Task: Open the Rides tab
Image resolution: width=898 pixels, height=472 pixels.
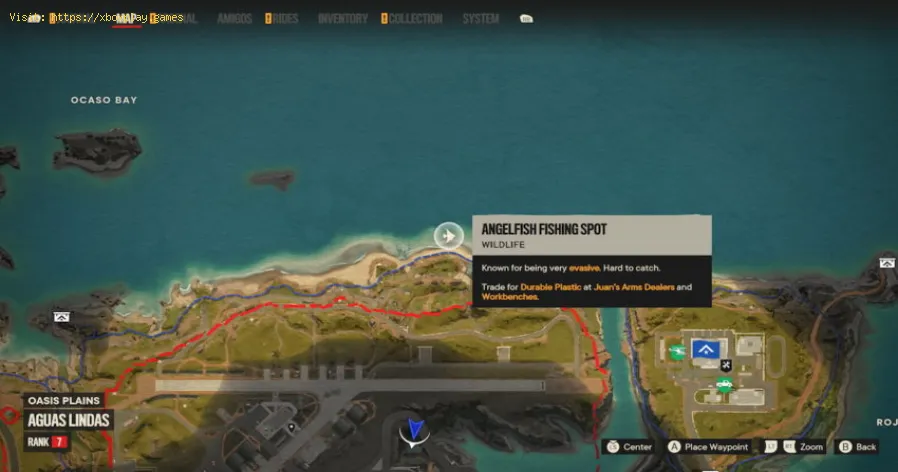Action: 284,18
